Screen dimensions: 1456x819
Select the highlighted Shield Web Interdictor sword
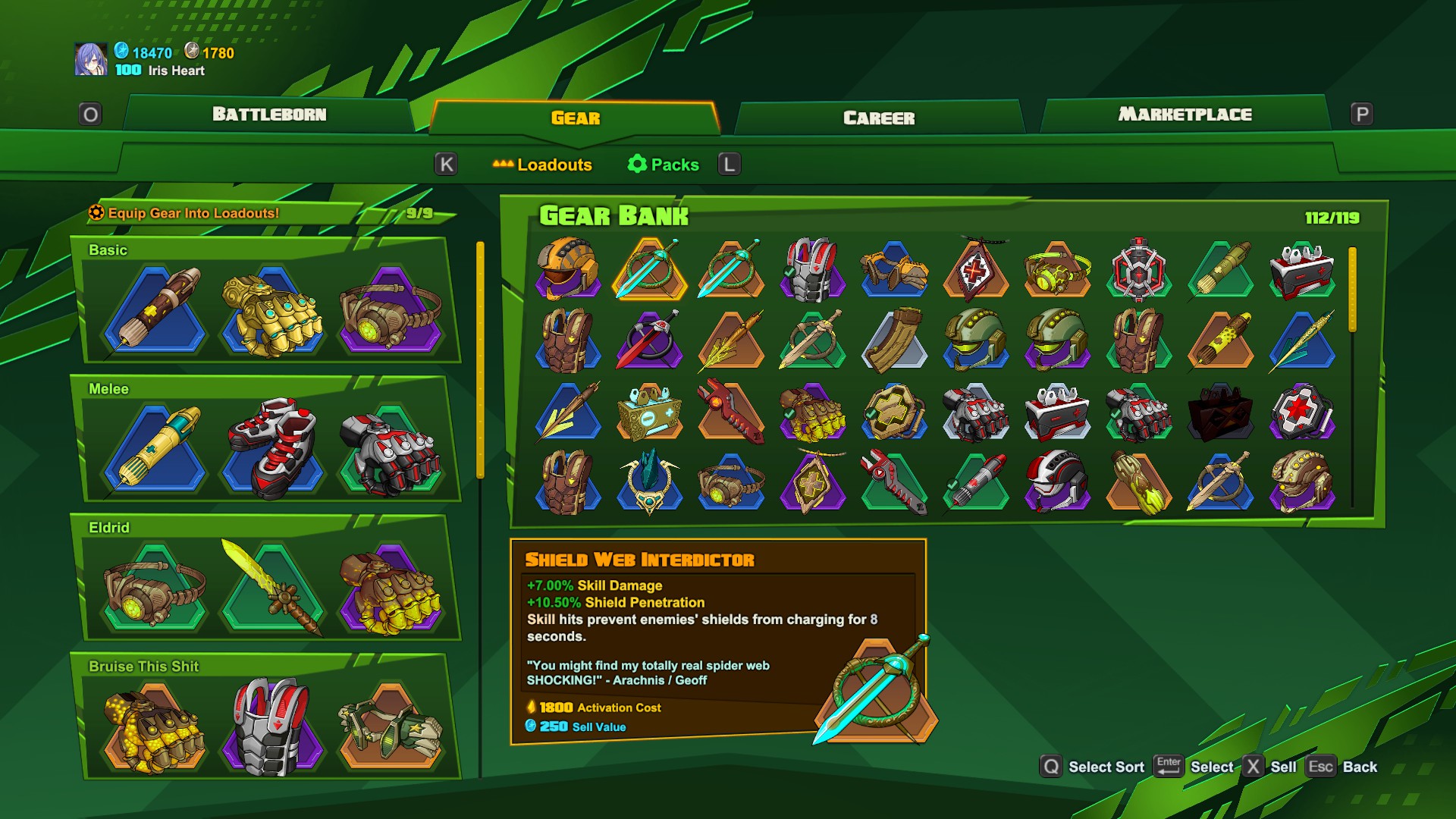(x=649, y=269)
